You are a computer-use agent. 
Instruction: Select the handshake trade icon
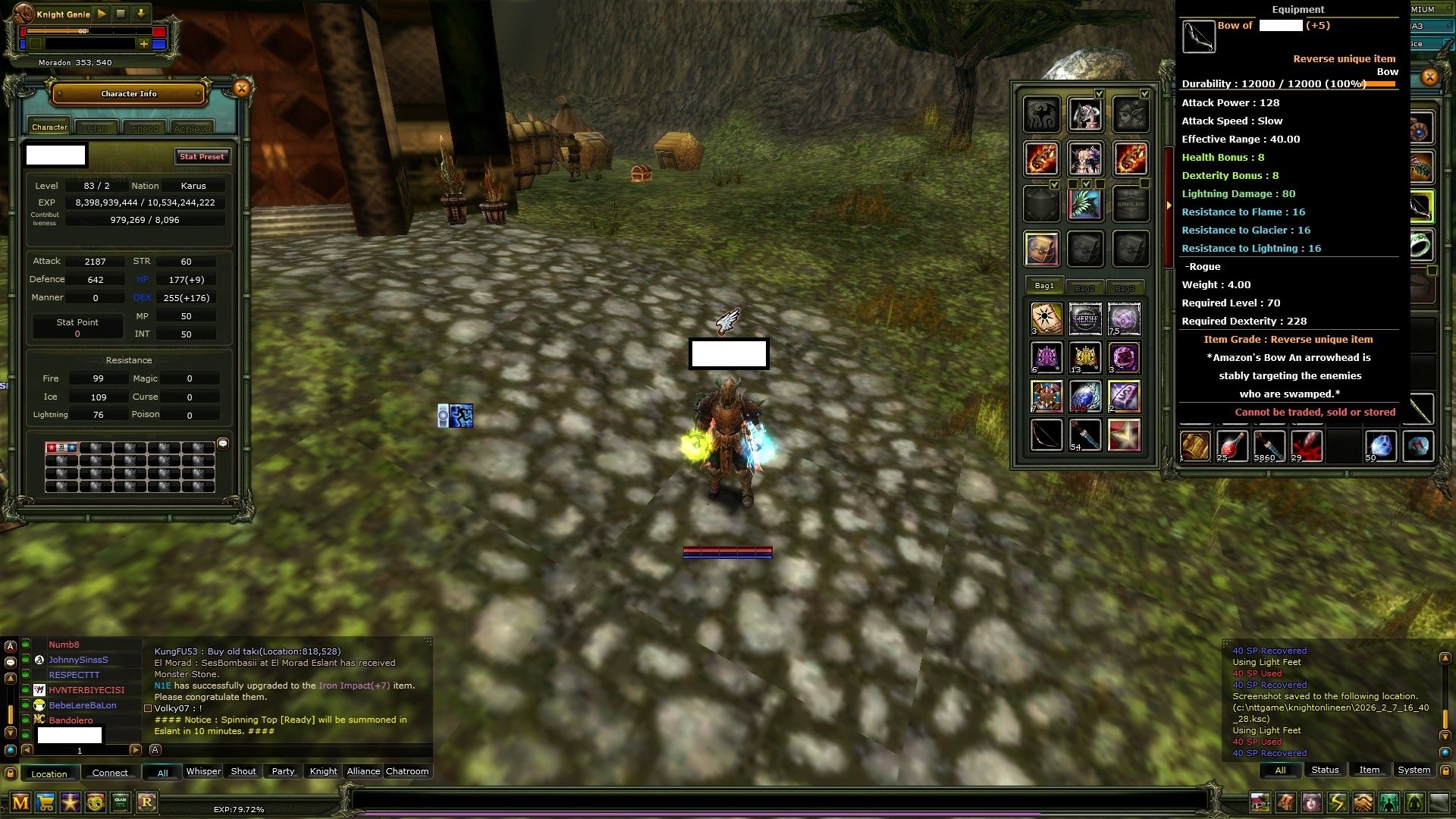tap(1362, 802)
